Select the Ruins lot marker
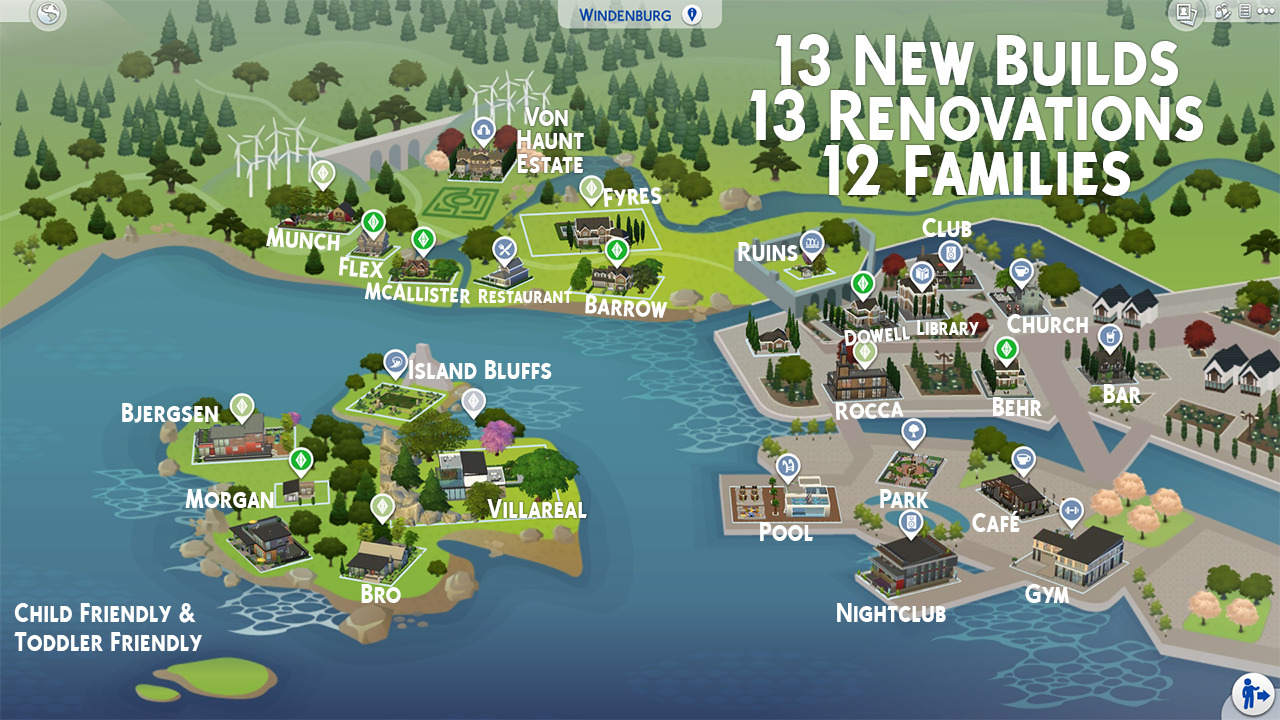This screenshot has height=720, width=1280. click(811, 242)
